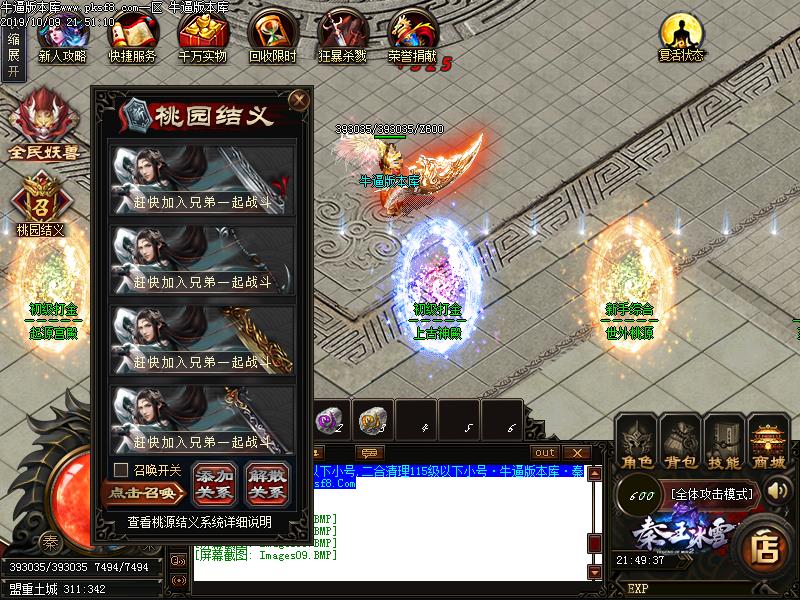The width and height of the screenshot is (800, 600).
Task: Click the 点击召唤 summon button
Action: pos(144,492)
